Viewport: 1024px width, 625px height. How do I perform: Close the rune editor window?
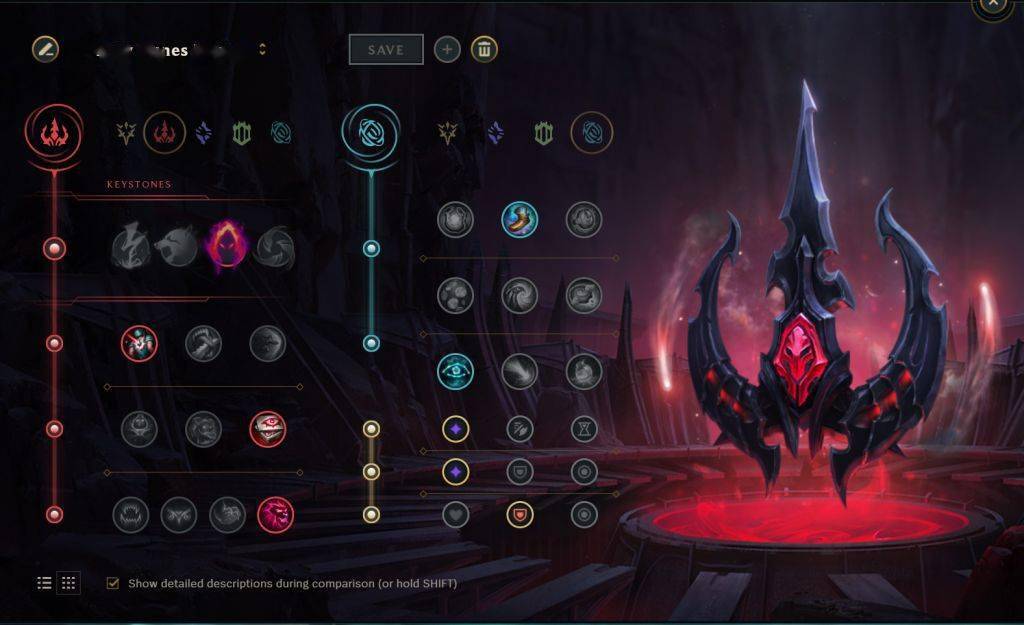click(991, 5)
